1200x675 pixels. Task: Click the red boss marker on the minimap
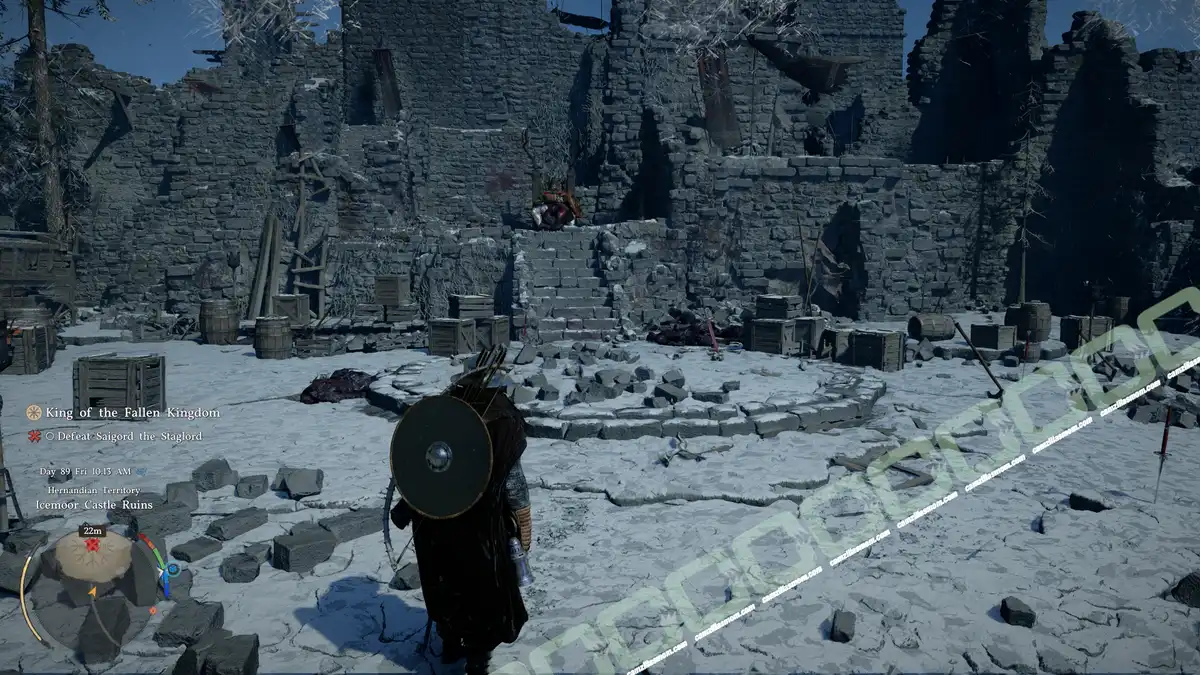(93, 546)
